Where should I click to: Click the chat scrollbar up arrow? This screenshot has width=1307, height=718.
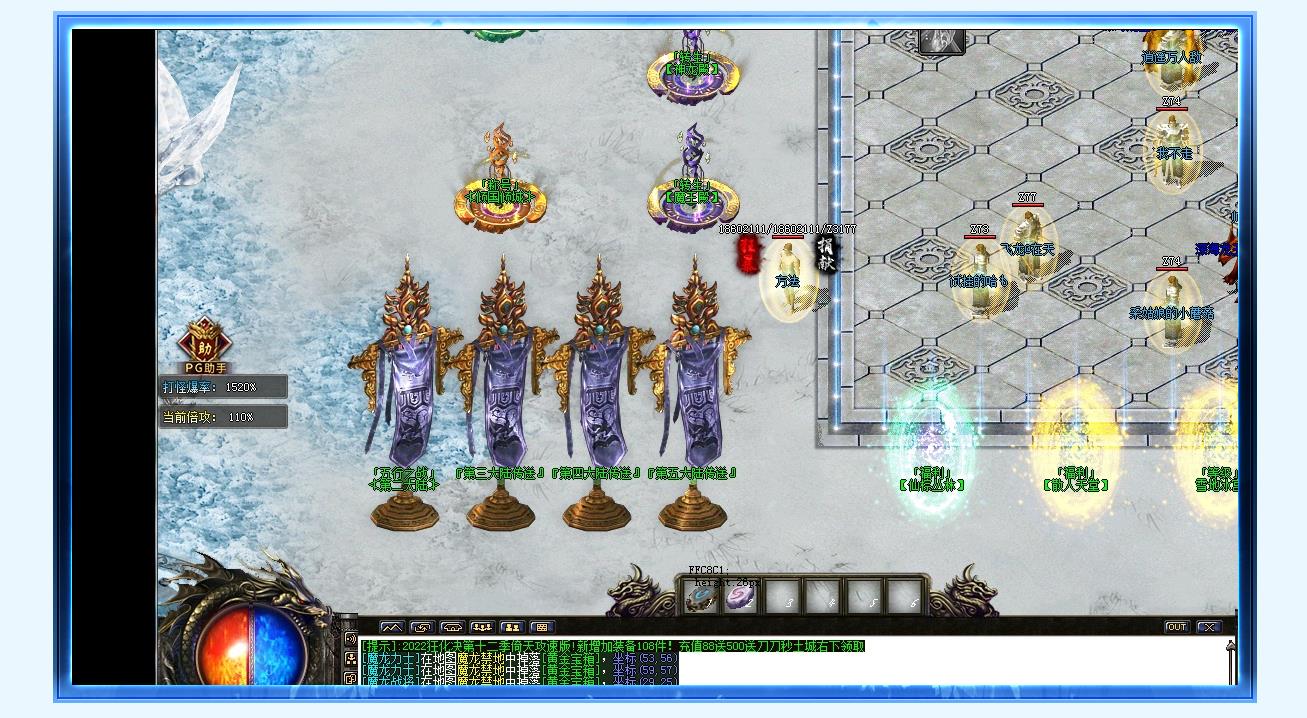coord(1230,648)
